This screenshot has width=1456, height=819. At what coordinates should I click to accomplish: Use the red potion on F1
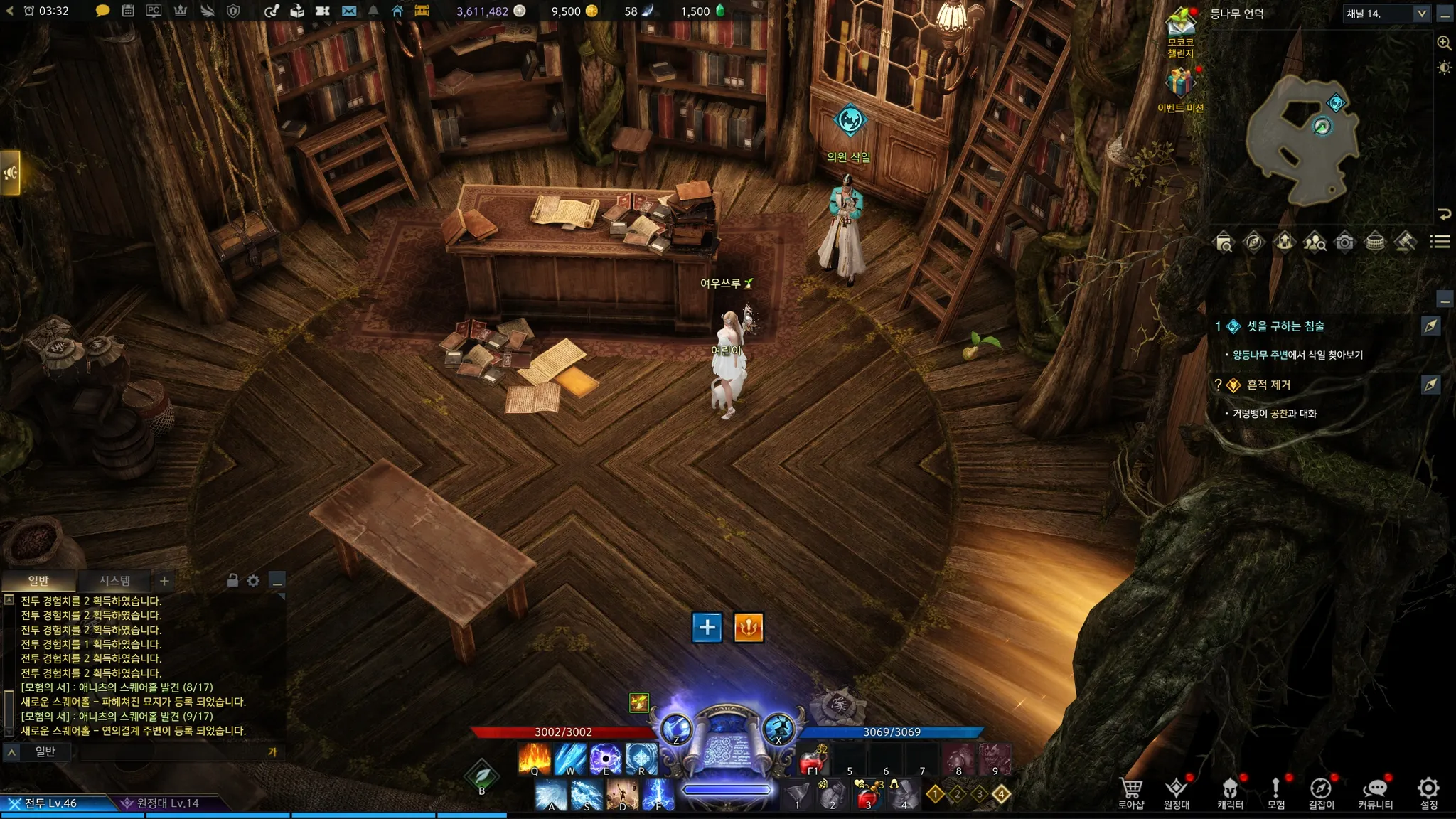click(x=813, y=761)
